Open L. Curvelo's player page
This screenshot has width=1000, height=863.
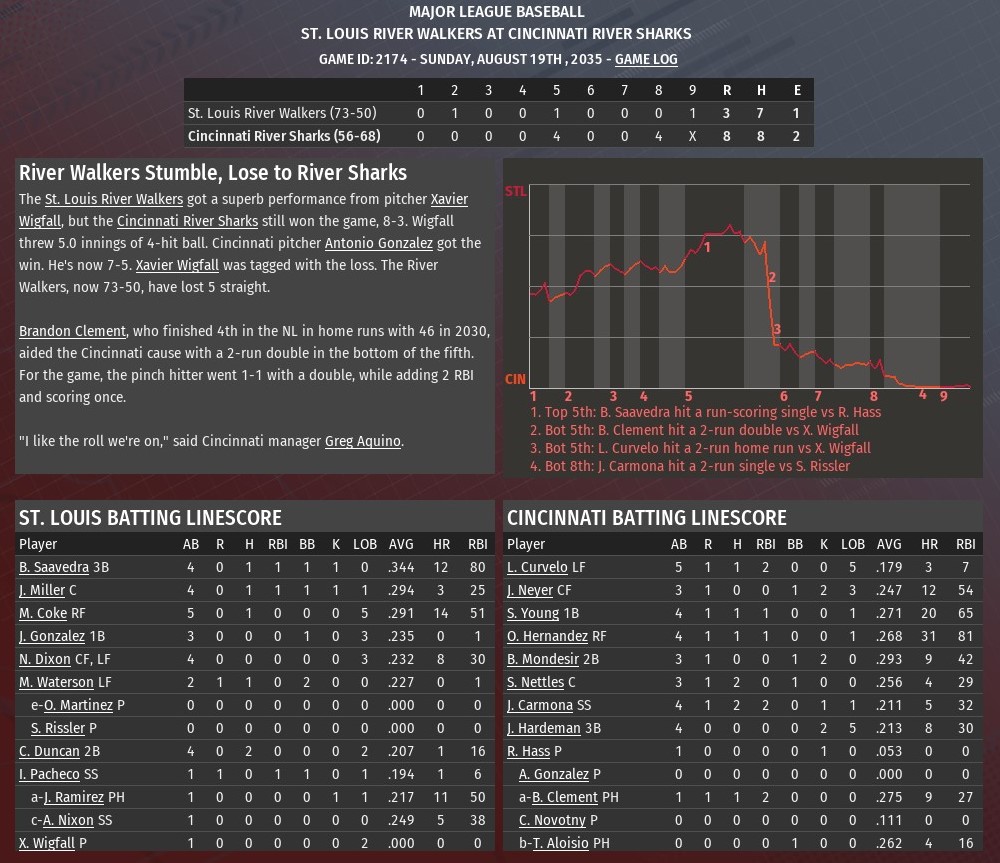coord(537,567)
